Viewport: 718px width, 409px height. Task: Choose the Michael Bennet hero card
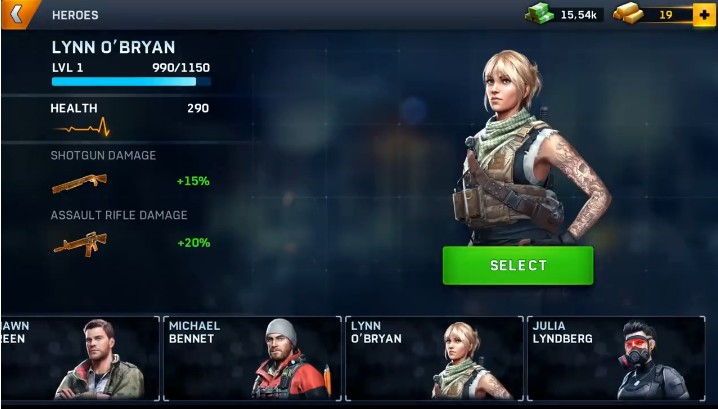[252, 358]
